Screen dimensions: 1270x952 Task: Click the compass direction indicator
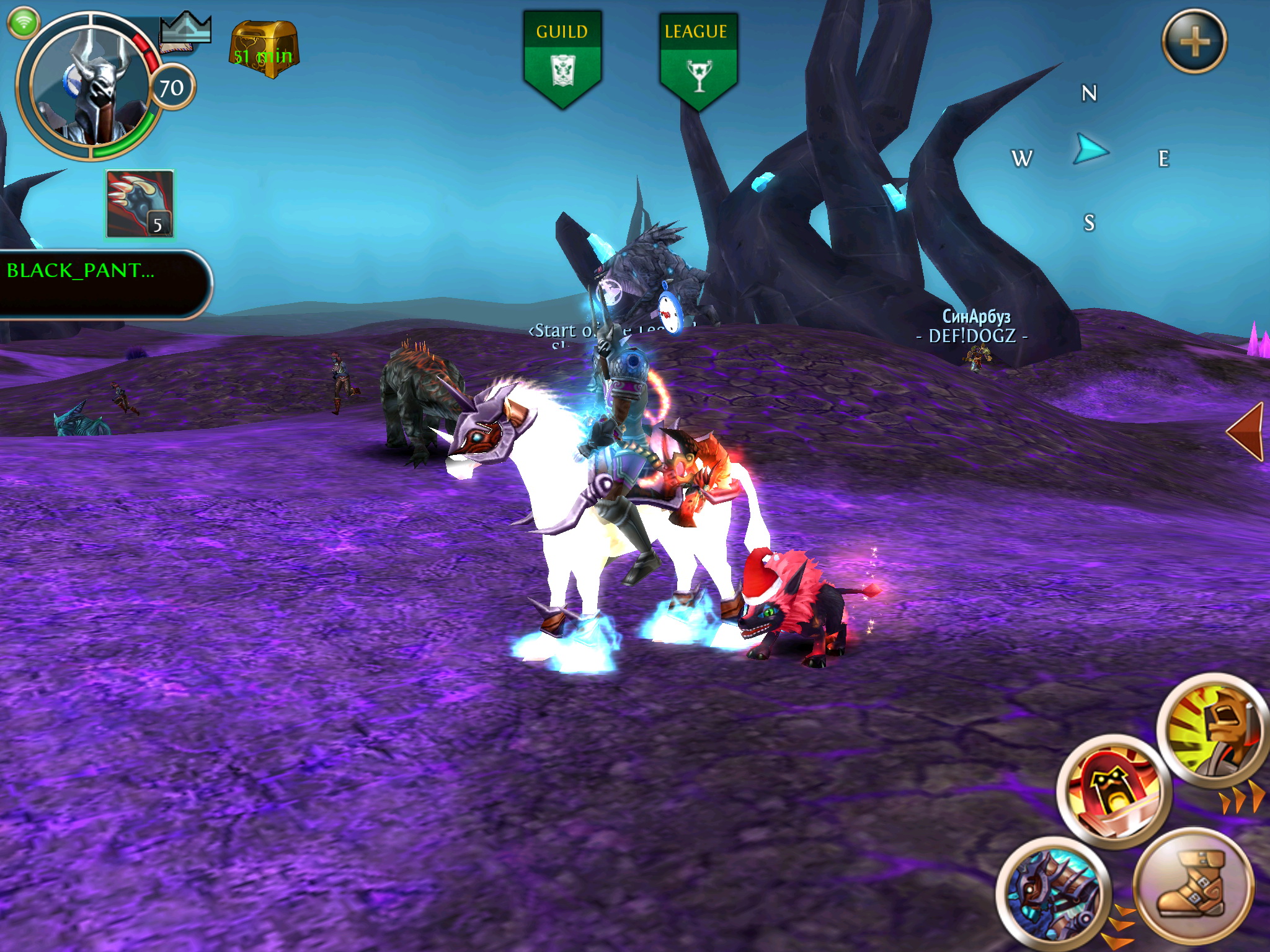point(1090,151)
